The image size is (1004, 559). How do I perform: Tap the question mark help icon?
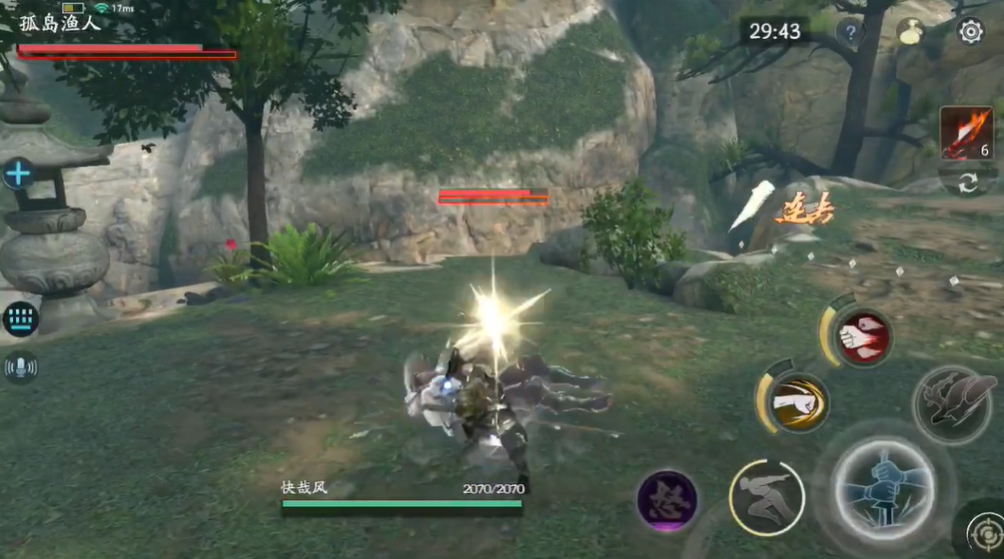tap(850, 32)
